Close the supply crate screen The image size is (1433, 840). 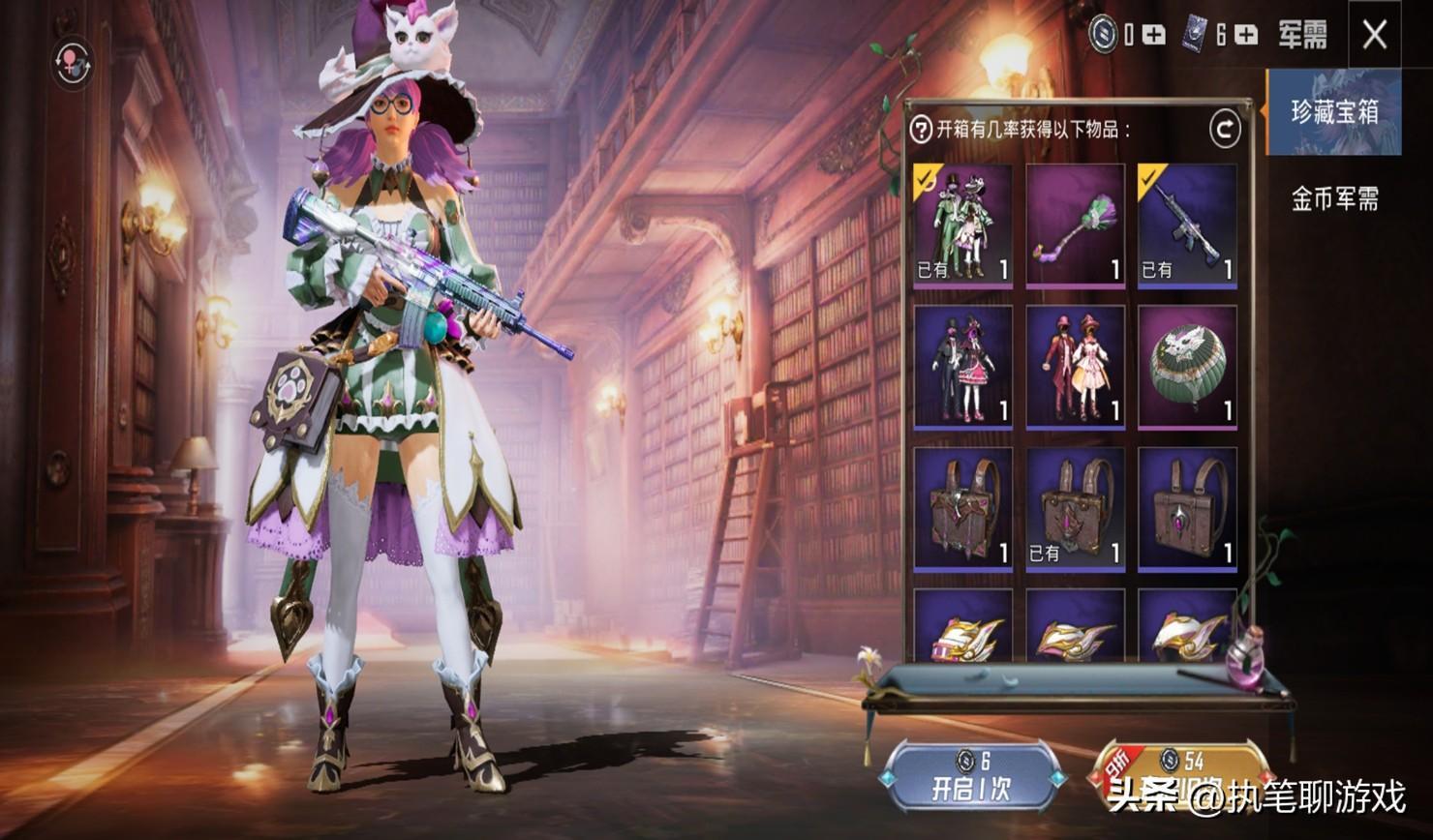coord(1374,36)
